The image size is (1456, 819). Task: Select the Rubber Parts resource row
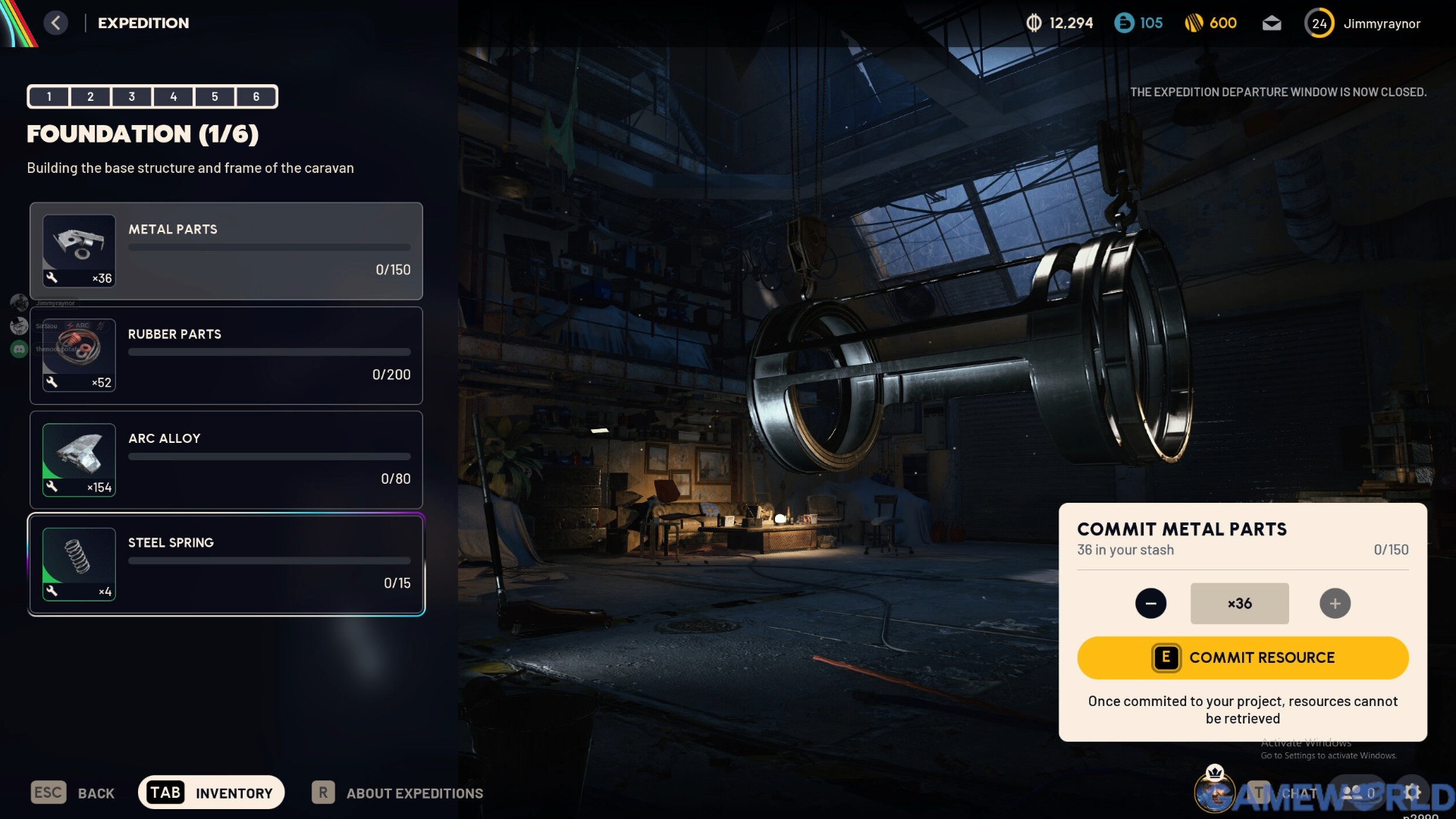[x=226, y=356]
